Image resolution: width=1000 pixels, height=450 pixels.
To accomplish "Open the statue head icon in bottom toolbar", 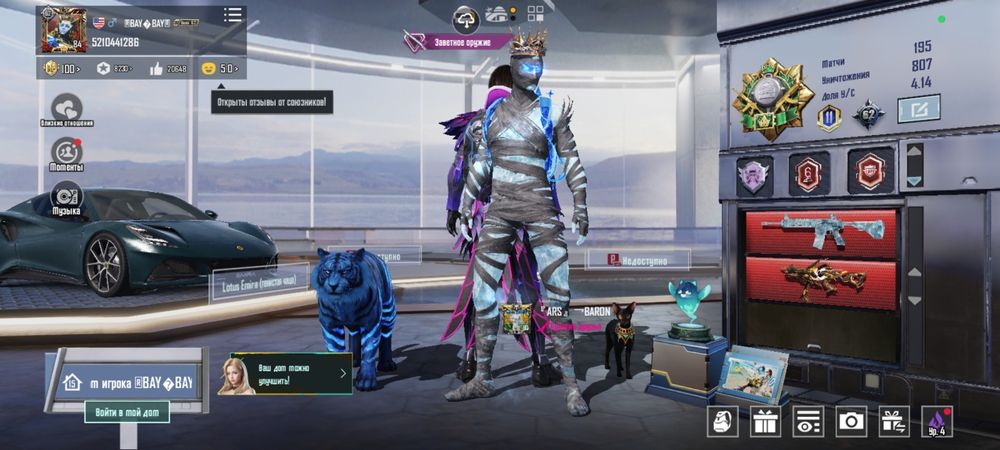I will (x=723, y=421).
